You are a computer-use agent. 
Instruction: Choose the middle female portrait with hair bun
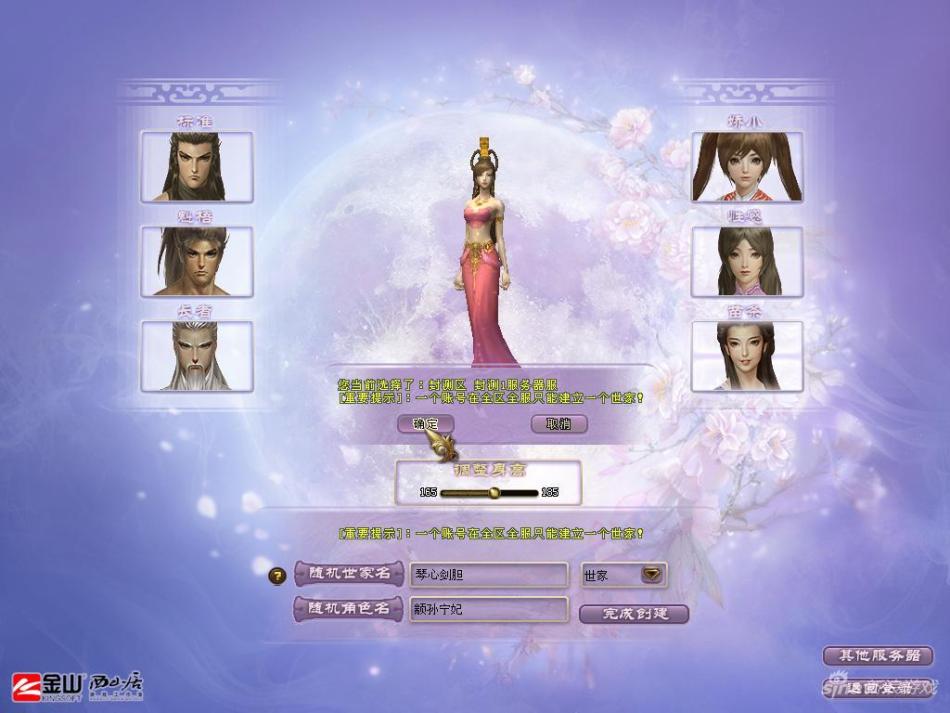tap(747, 261)
